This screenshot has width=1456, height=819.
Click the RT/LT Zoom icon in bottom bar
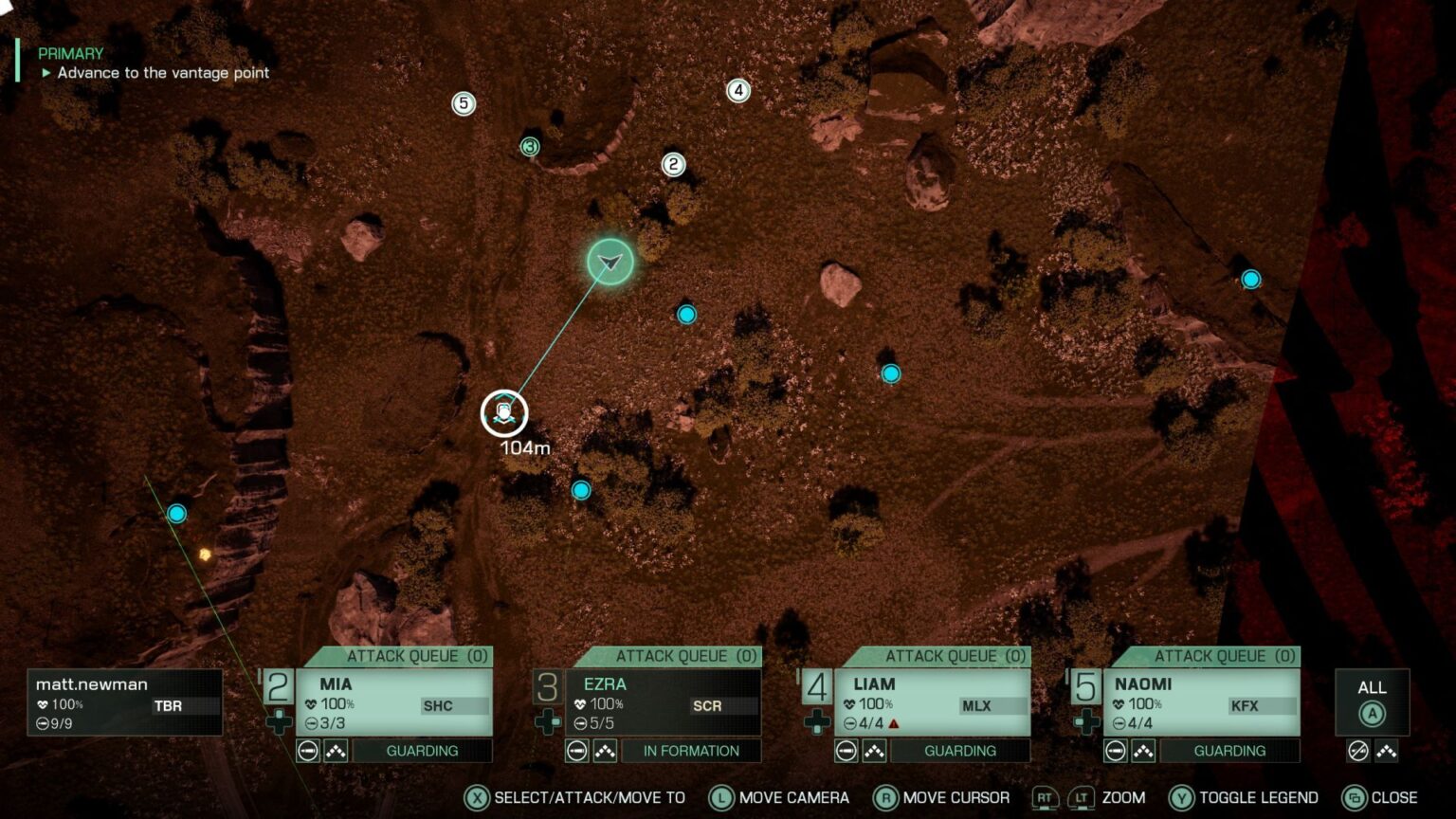pos(1066,797)
